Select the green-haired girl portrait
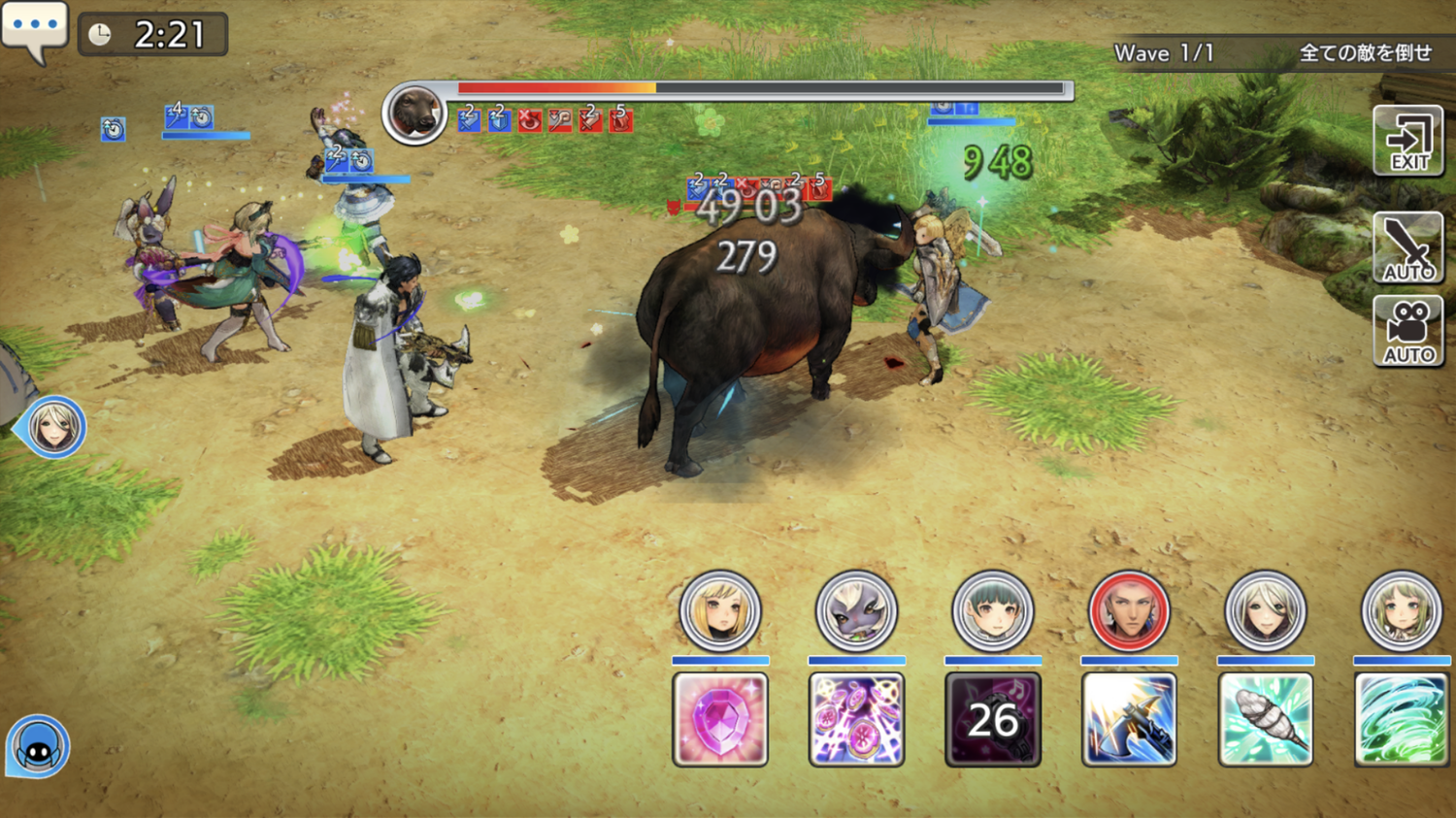 click(x=1402, y=611)
